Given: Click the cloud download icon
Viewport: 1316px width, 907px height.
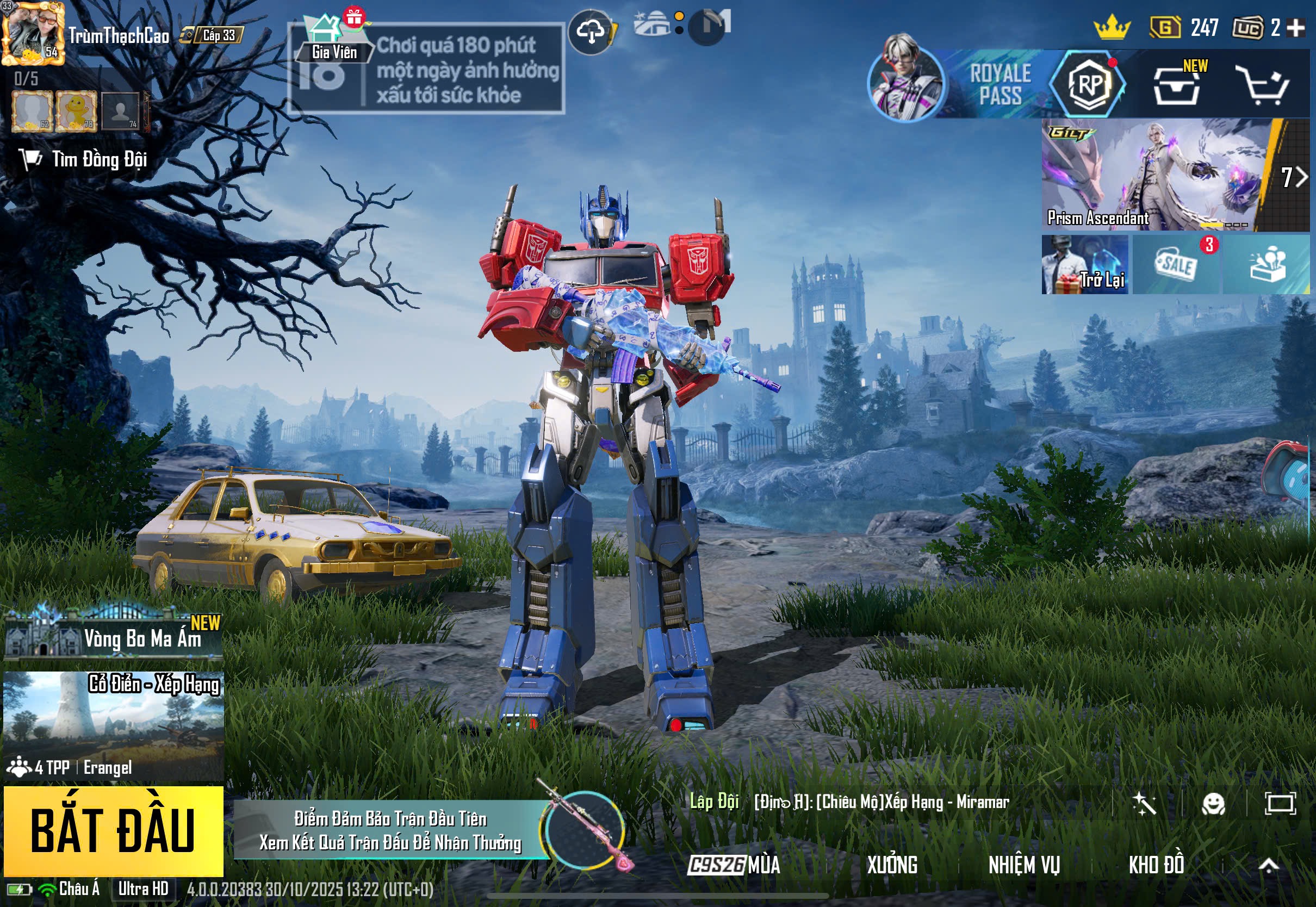Looking at the screenshot, I should point(591,33).
